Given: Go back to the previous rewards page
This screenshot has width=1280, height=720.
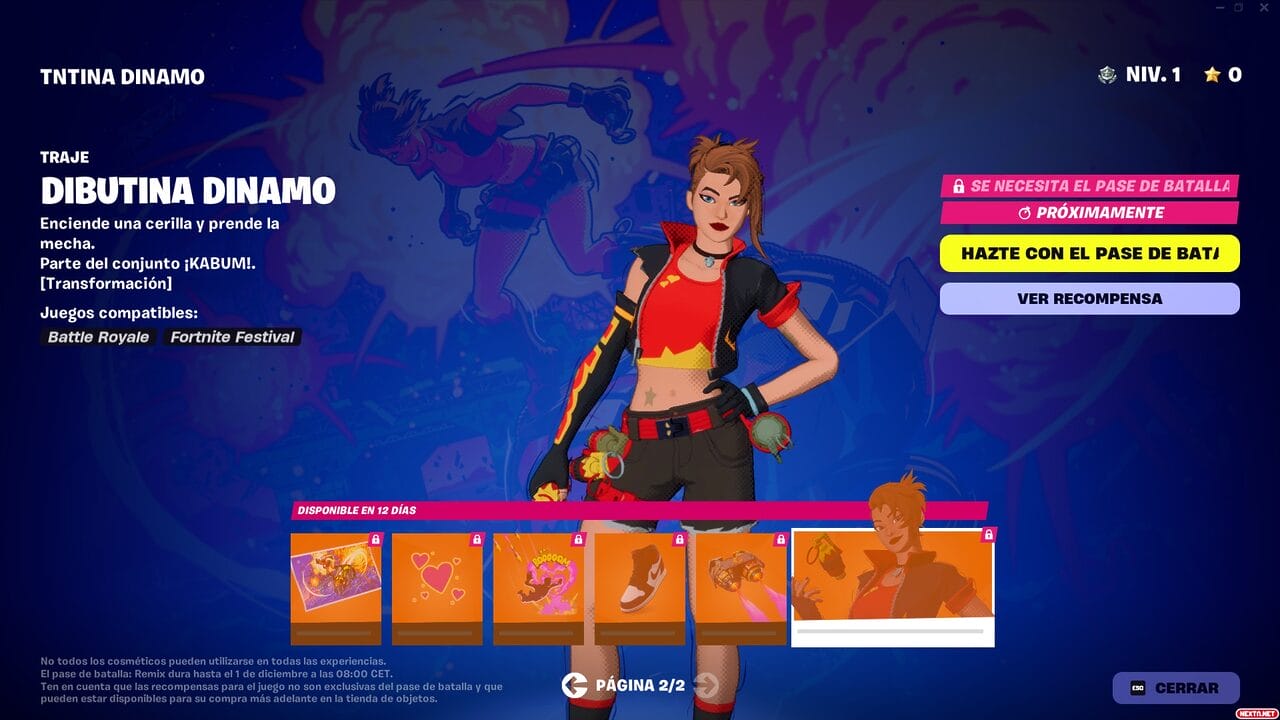Looking at the screenshot, I should 574,685.
